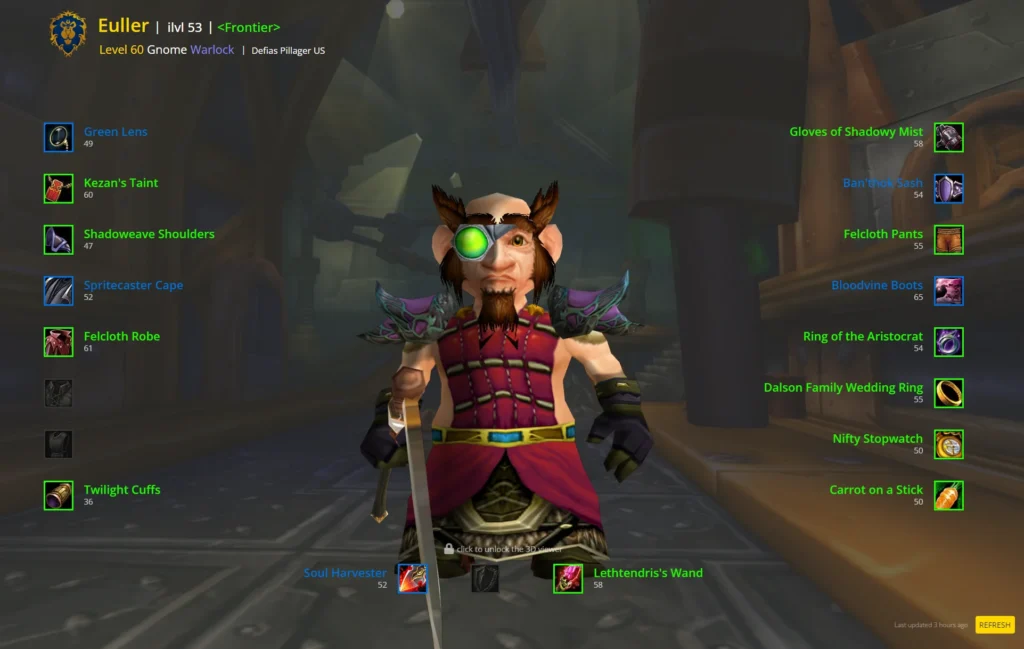Unlock the 3D viewer
This screenshot has height=649, width=1024.
pos(503,549)
